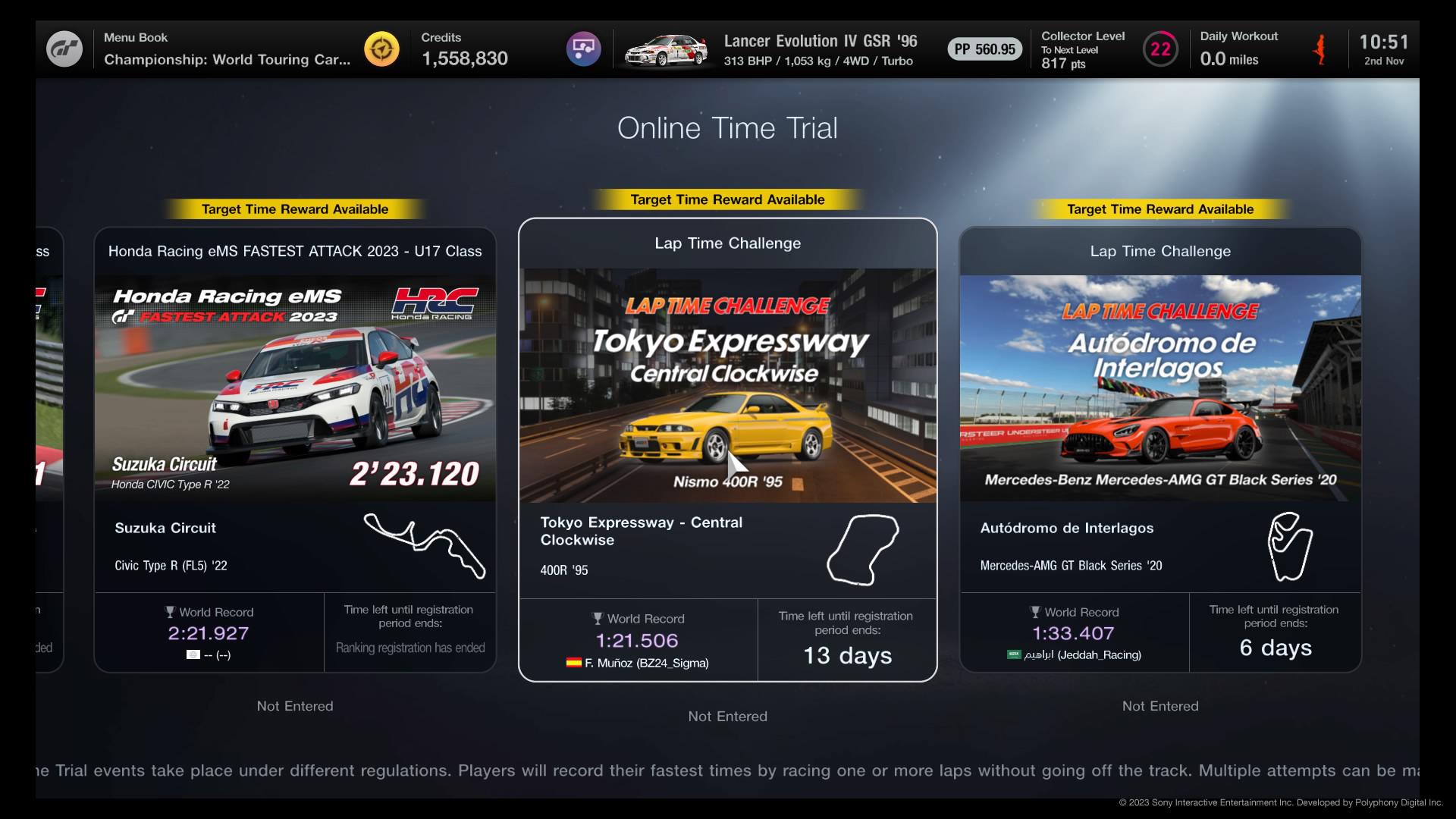The height and width of the screenshot is (819, 1456).
Task: Open the roulette ticket icon
Action: tap(582, 49)
